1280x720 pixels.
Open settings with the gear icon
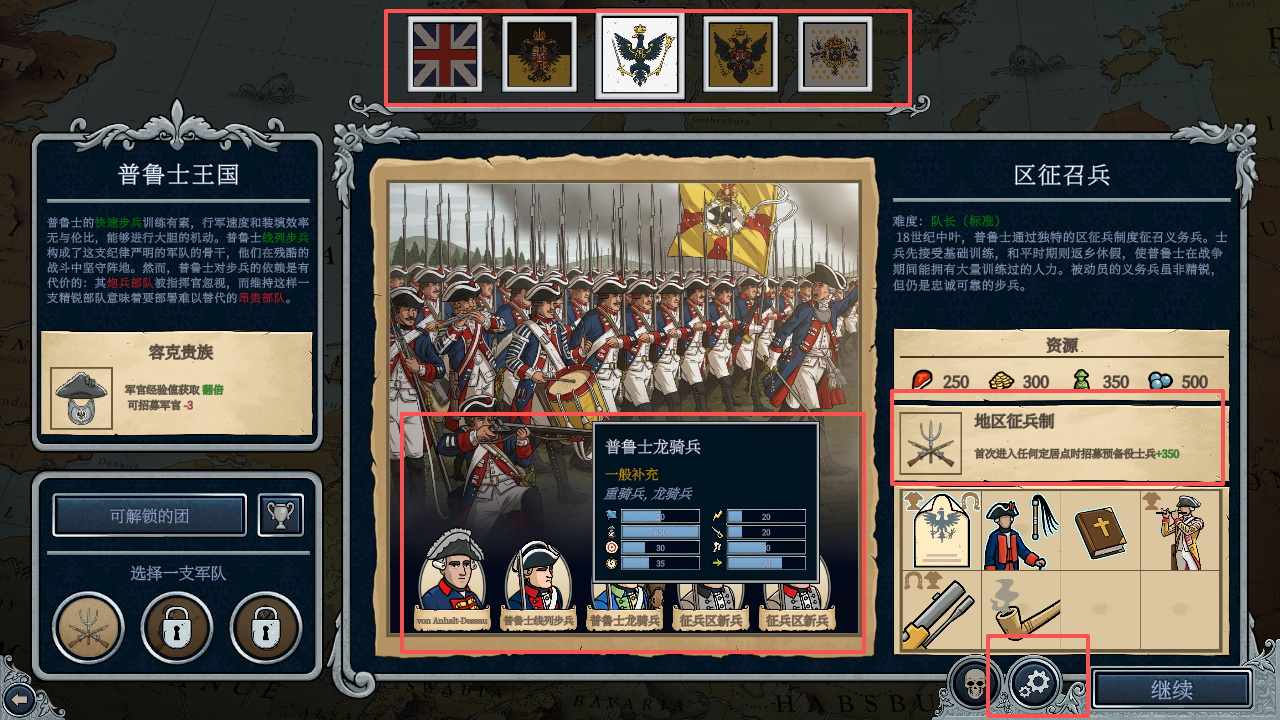click(1035, 684)
